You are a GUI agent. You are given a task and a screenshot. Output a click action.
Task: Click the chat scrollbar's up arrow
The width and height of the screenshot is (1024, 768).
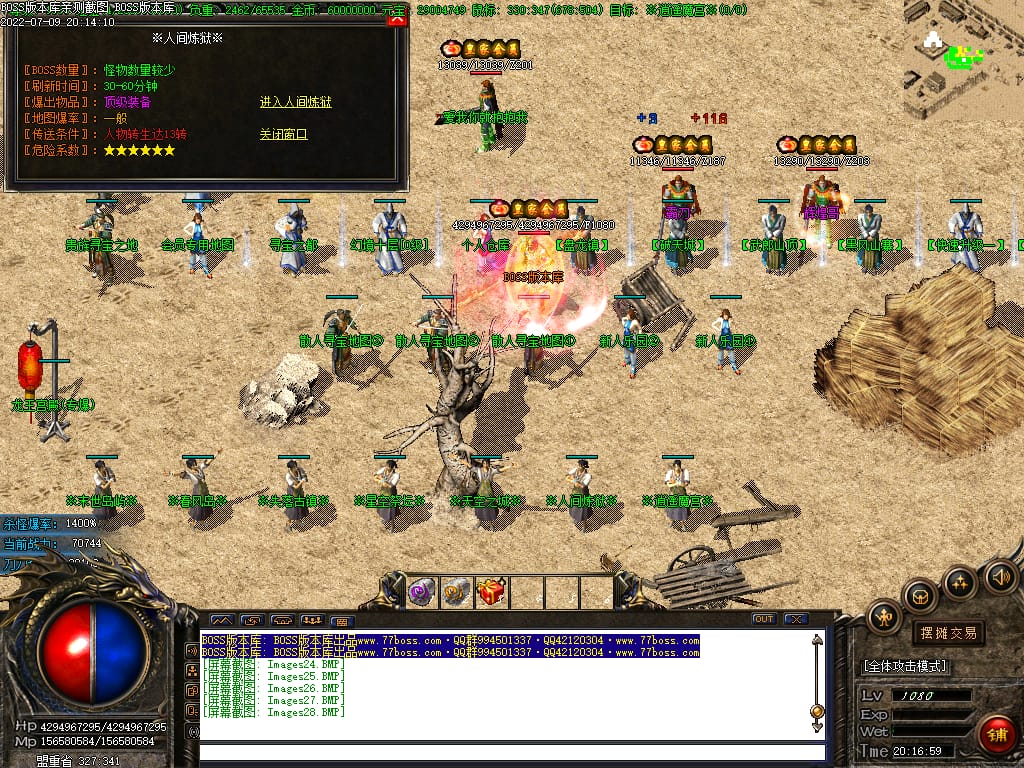tap(817, 640)
